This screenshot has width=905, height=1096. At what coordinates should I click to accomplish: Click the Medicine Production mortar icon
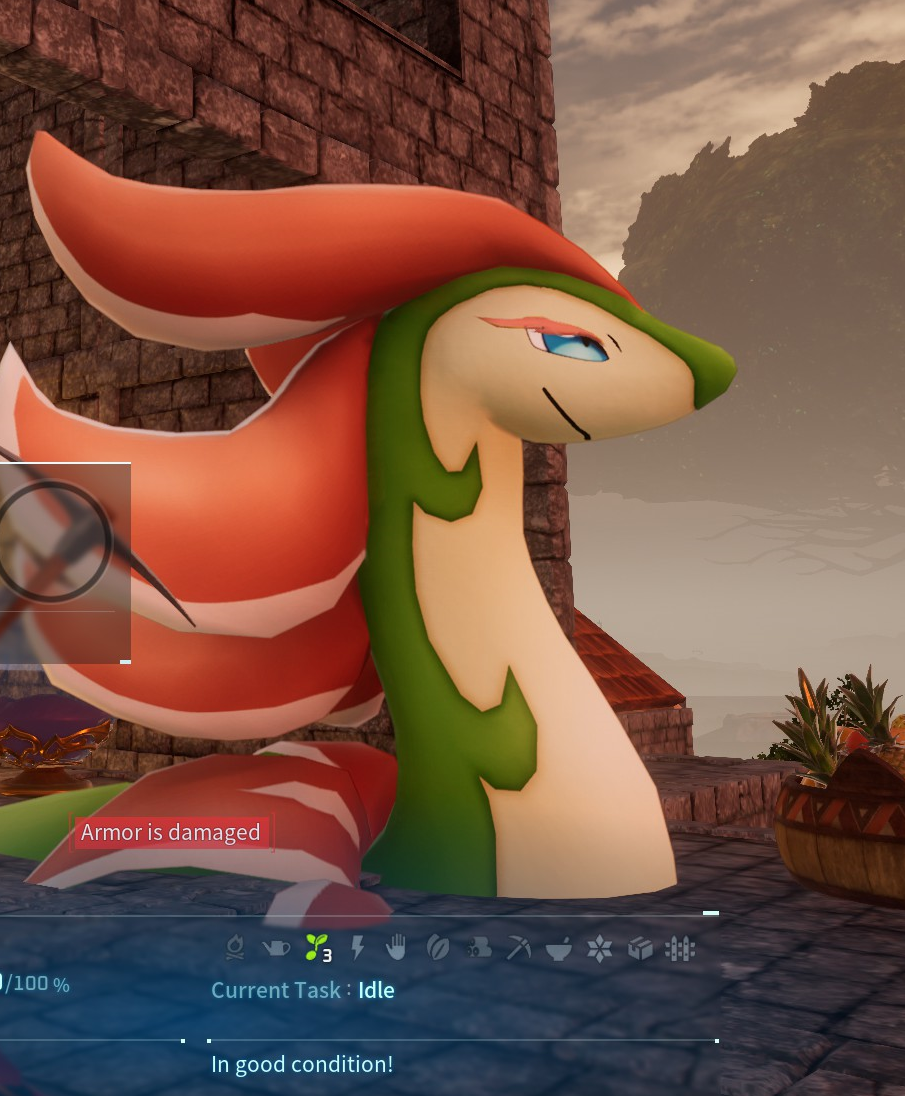(x=559, y=947)
